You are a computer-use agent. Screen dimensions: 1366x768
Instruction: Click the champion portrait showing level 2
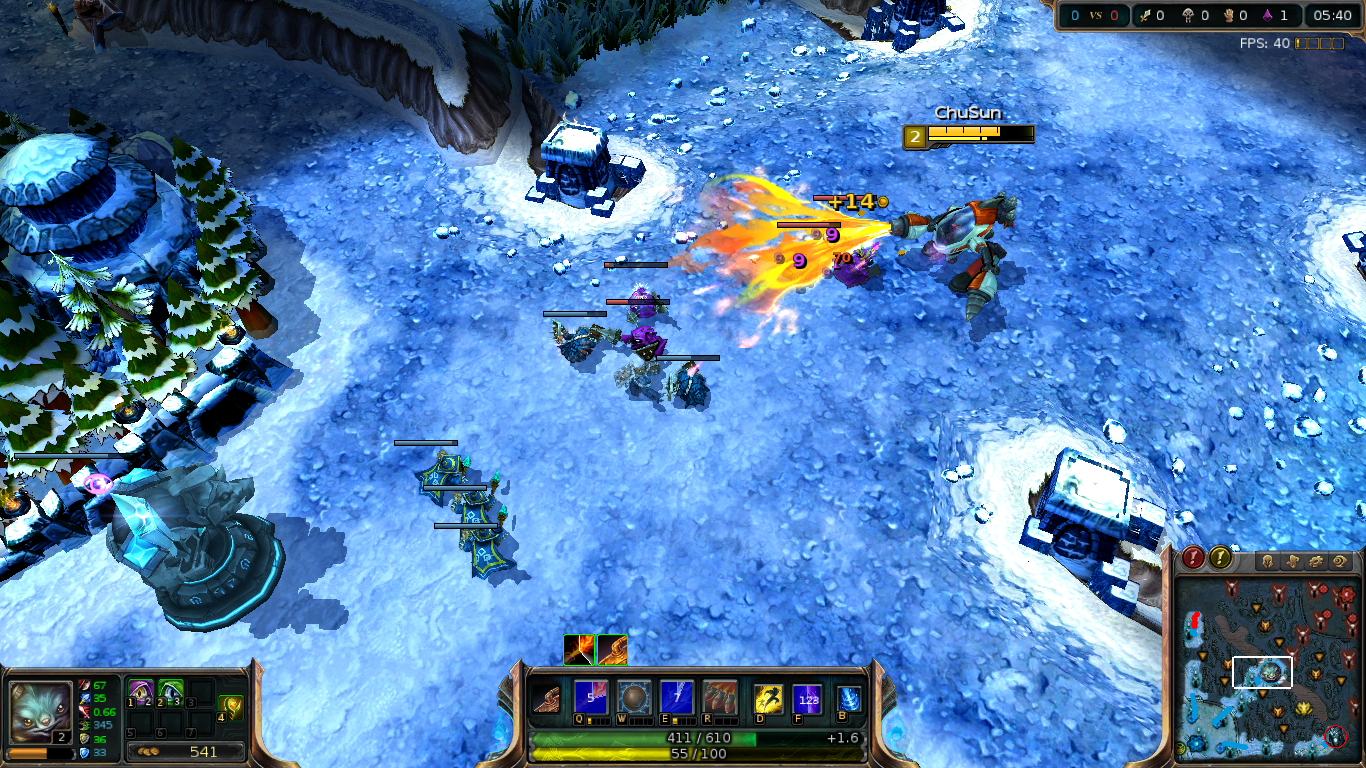pos(40,712)
